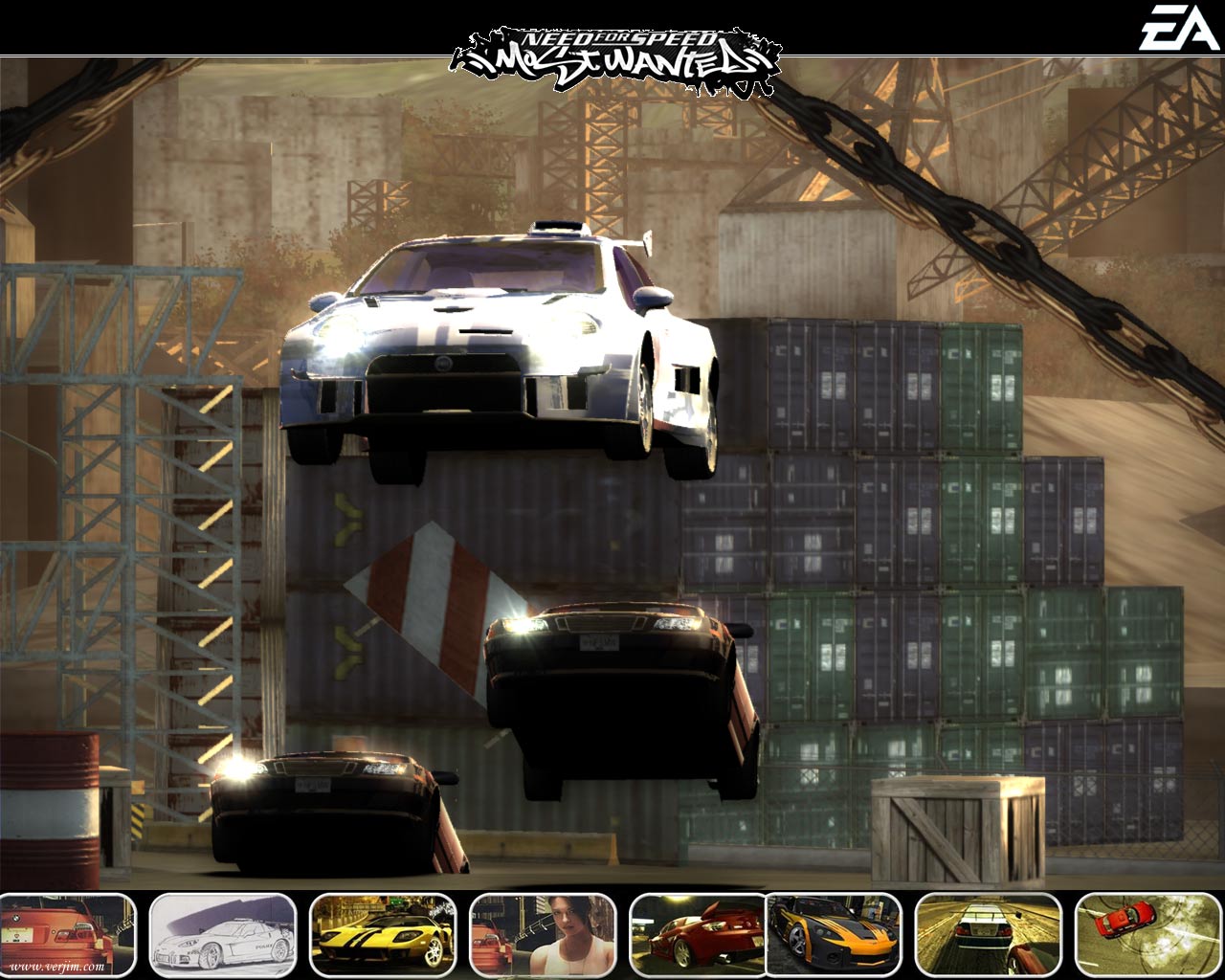The image size is (1225, 980).
Task: Choose the thumbnail showing a woman
Action: pos(543,934)
